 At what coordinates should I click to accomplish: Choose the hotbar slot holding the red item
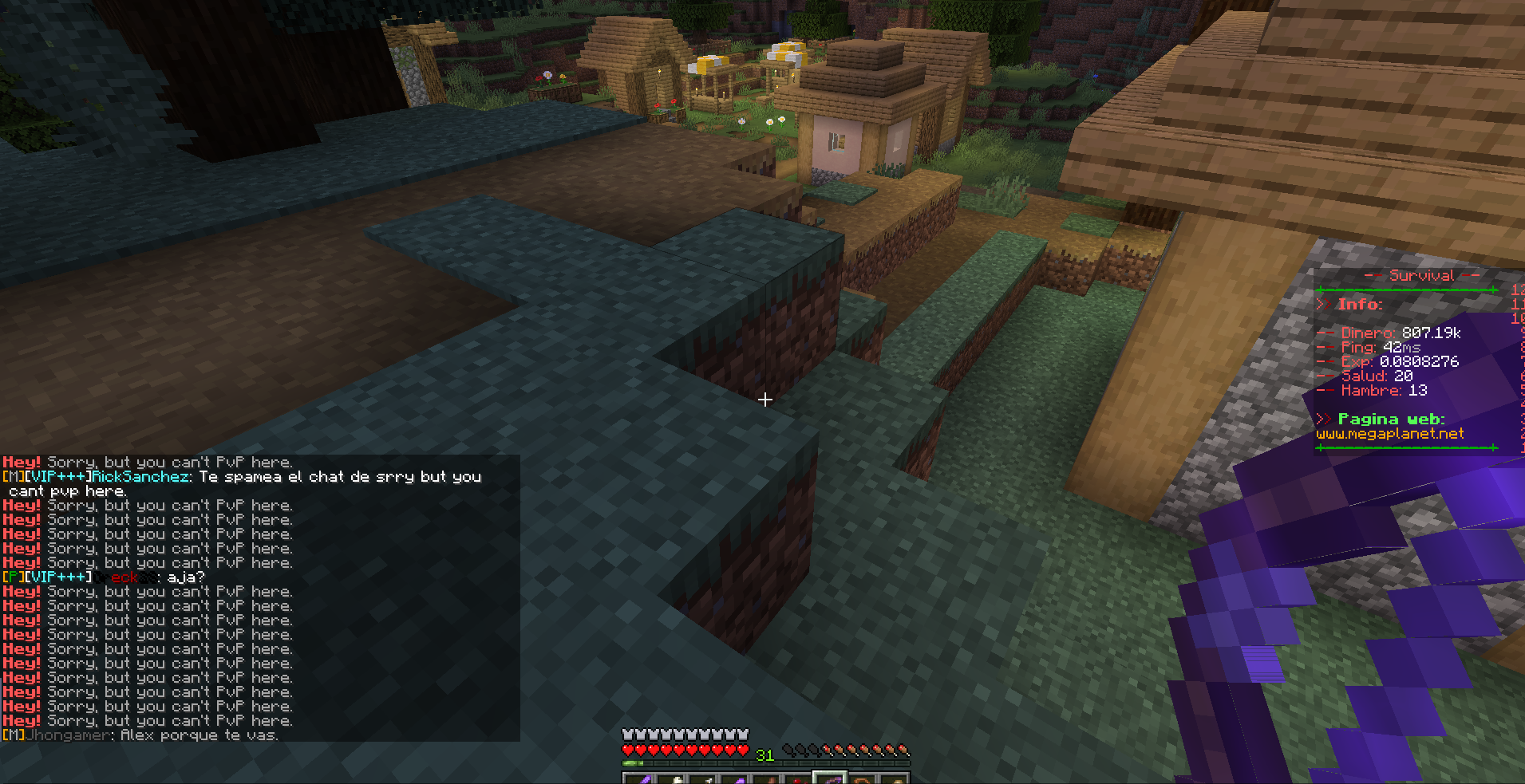[797, 779]
